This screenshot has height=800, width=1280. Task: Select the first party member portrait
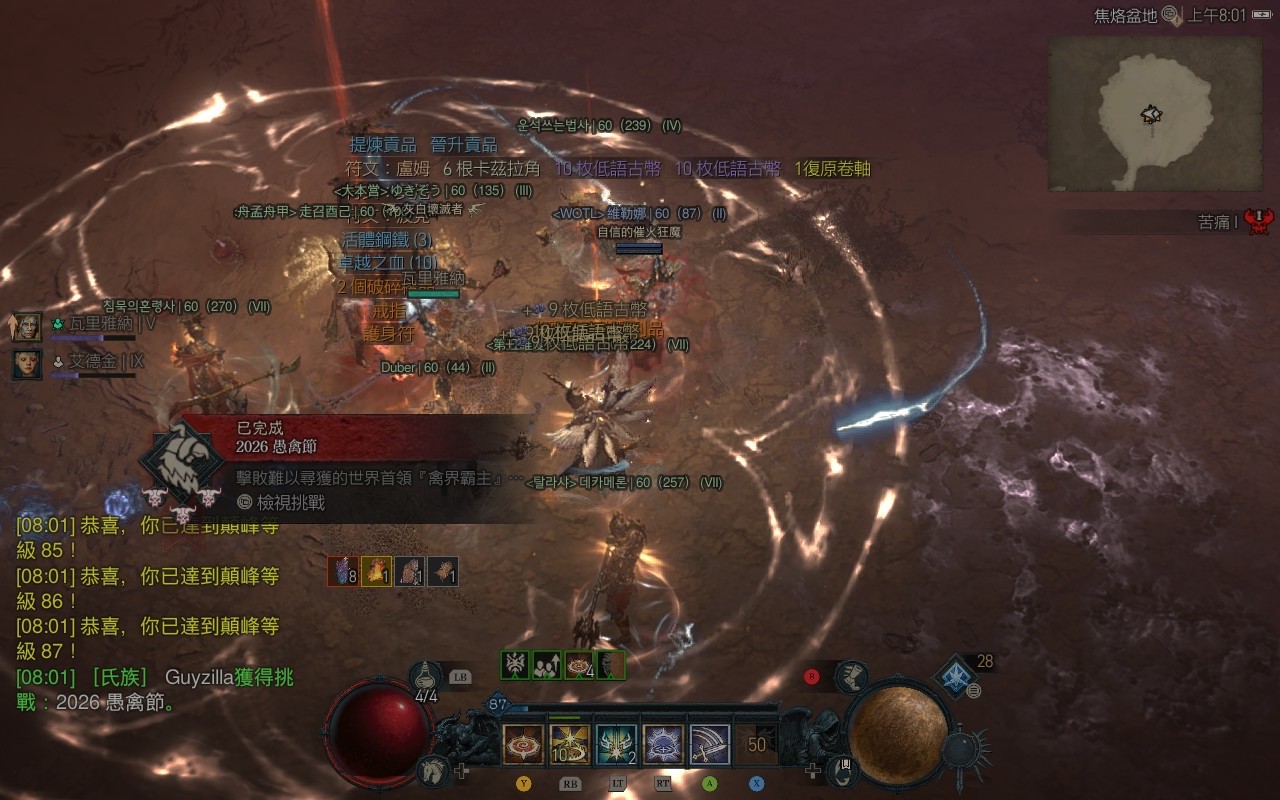[27, 326]
